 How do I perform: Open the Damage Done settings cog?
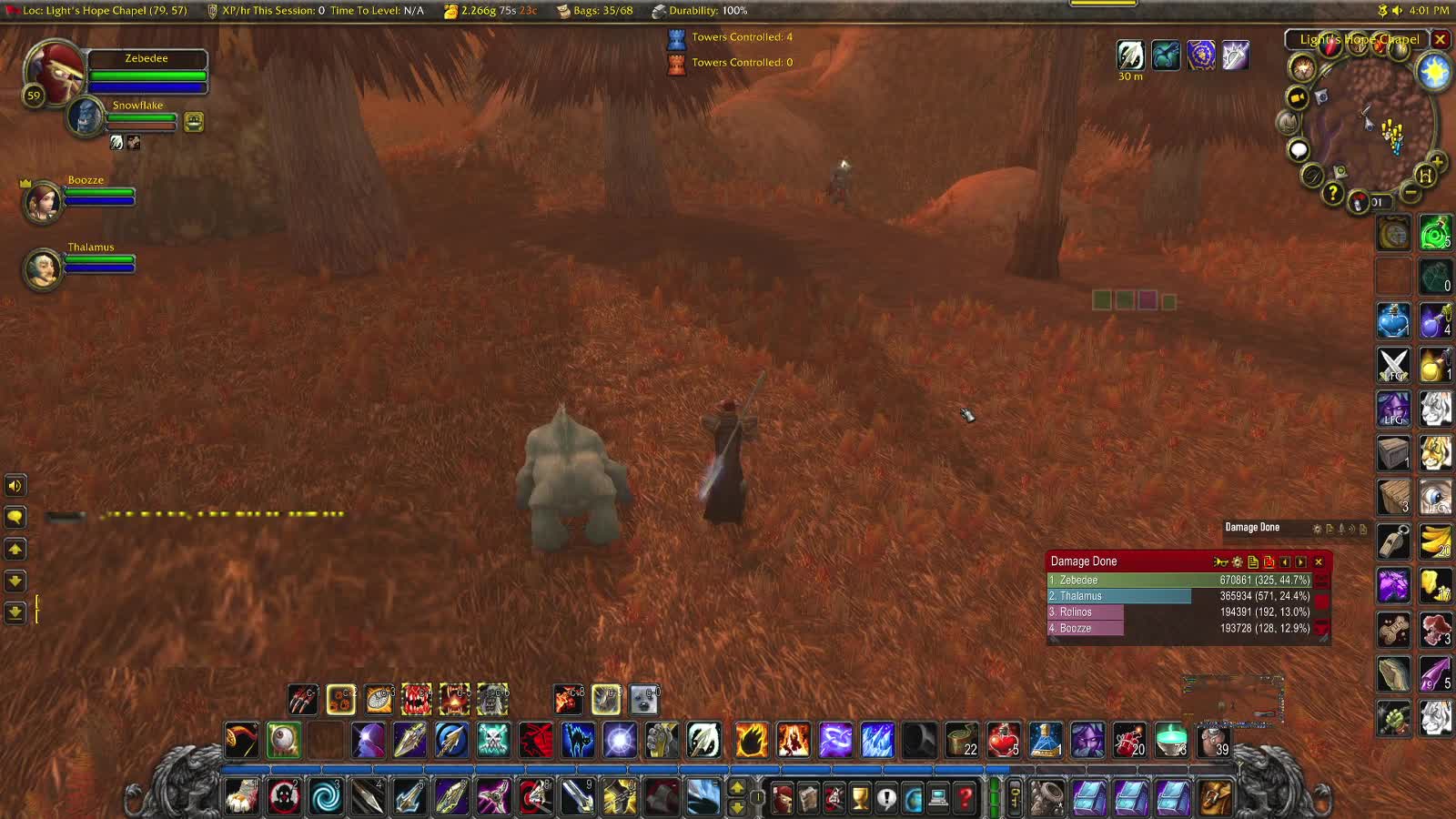(1237, 562)
